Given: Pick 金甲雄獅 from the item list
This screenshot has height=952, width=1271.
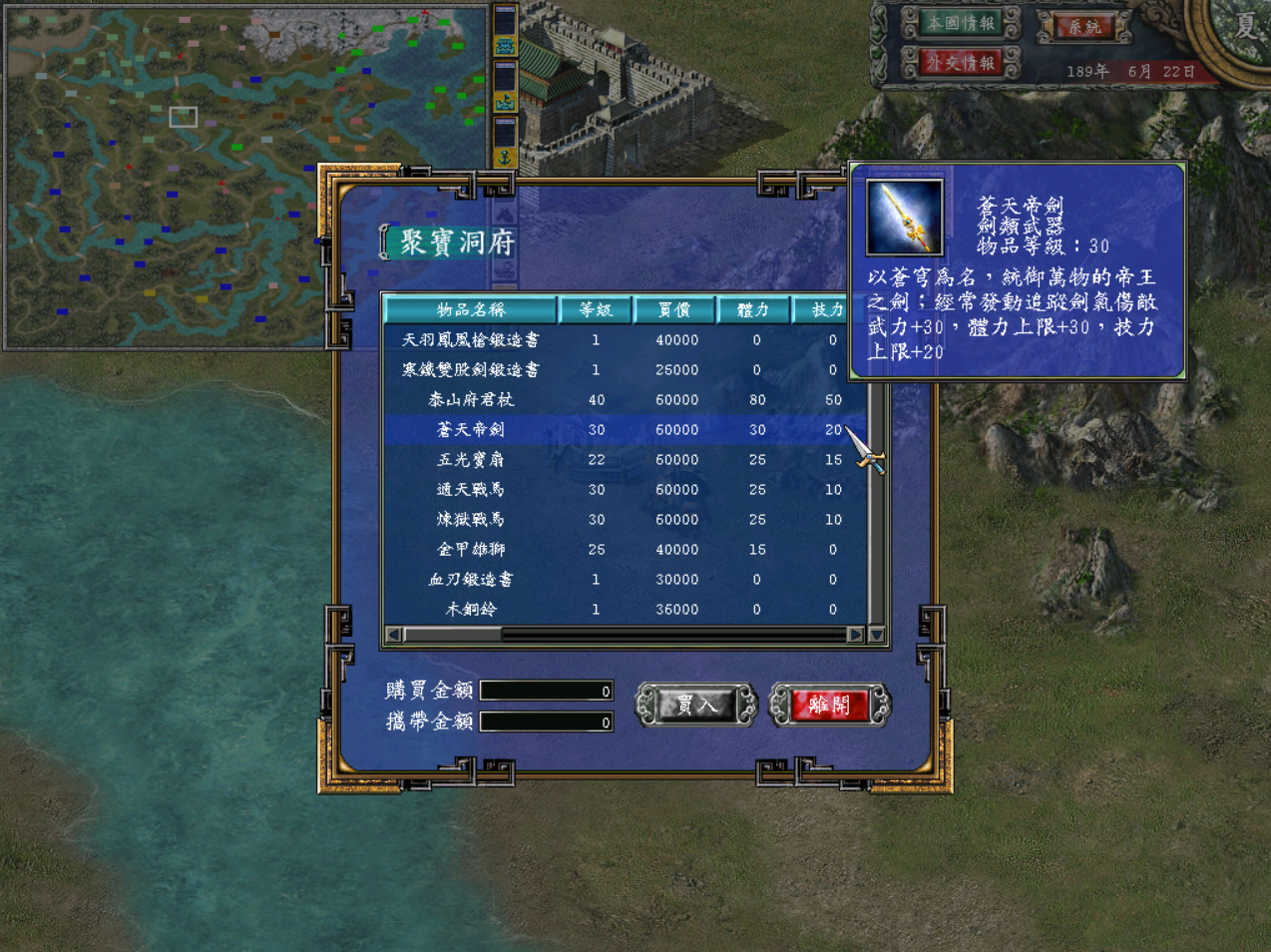Looking at the screenshot, I should point(470,550).
